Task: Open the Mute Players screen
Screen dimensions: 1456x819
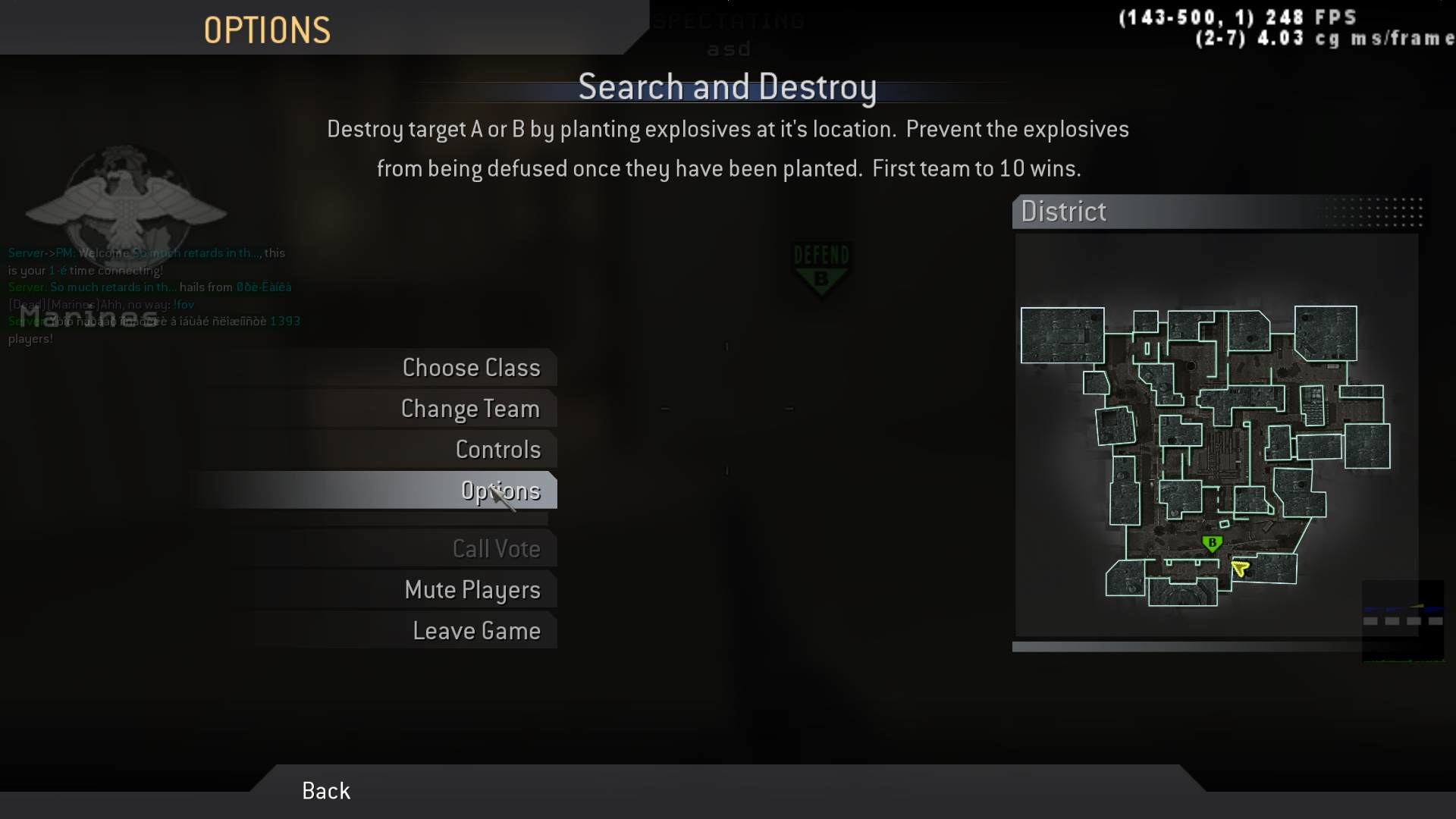Action: point(473,590)
